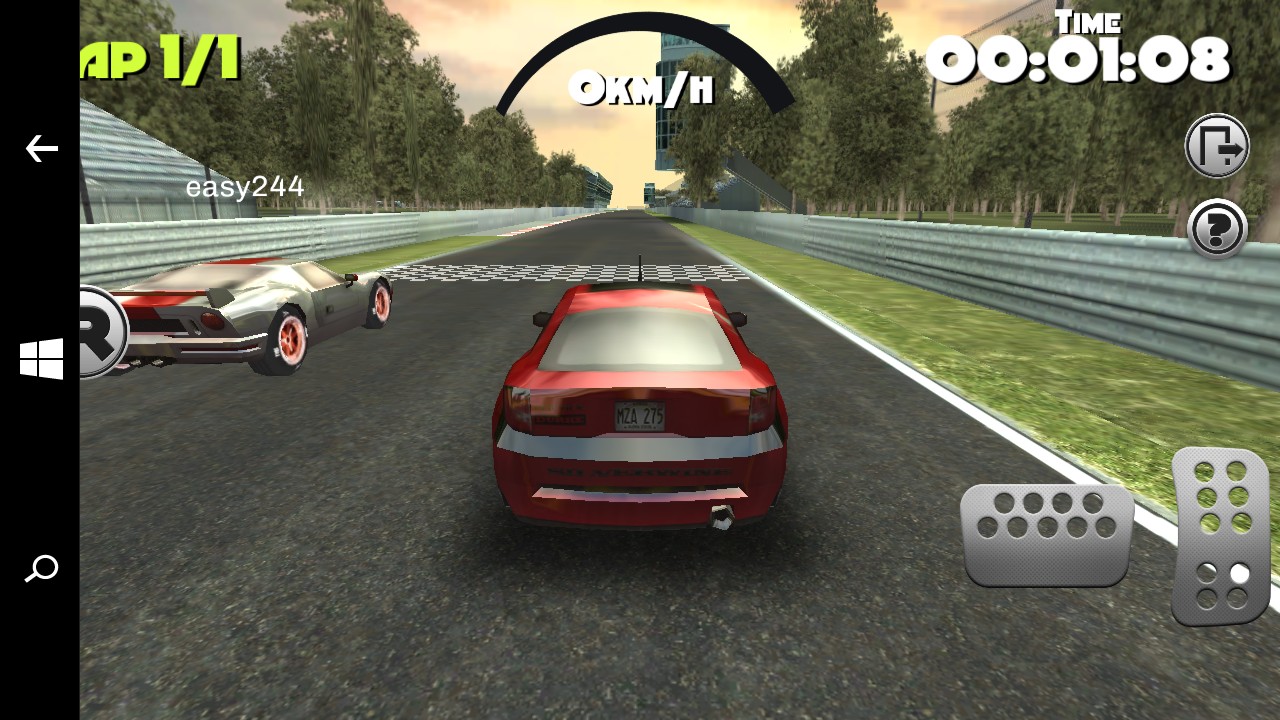Tap the exit race icon button
The width and height of the screenshot is (1280, 720).
point(1217,146)
